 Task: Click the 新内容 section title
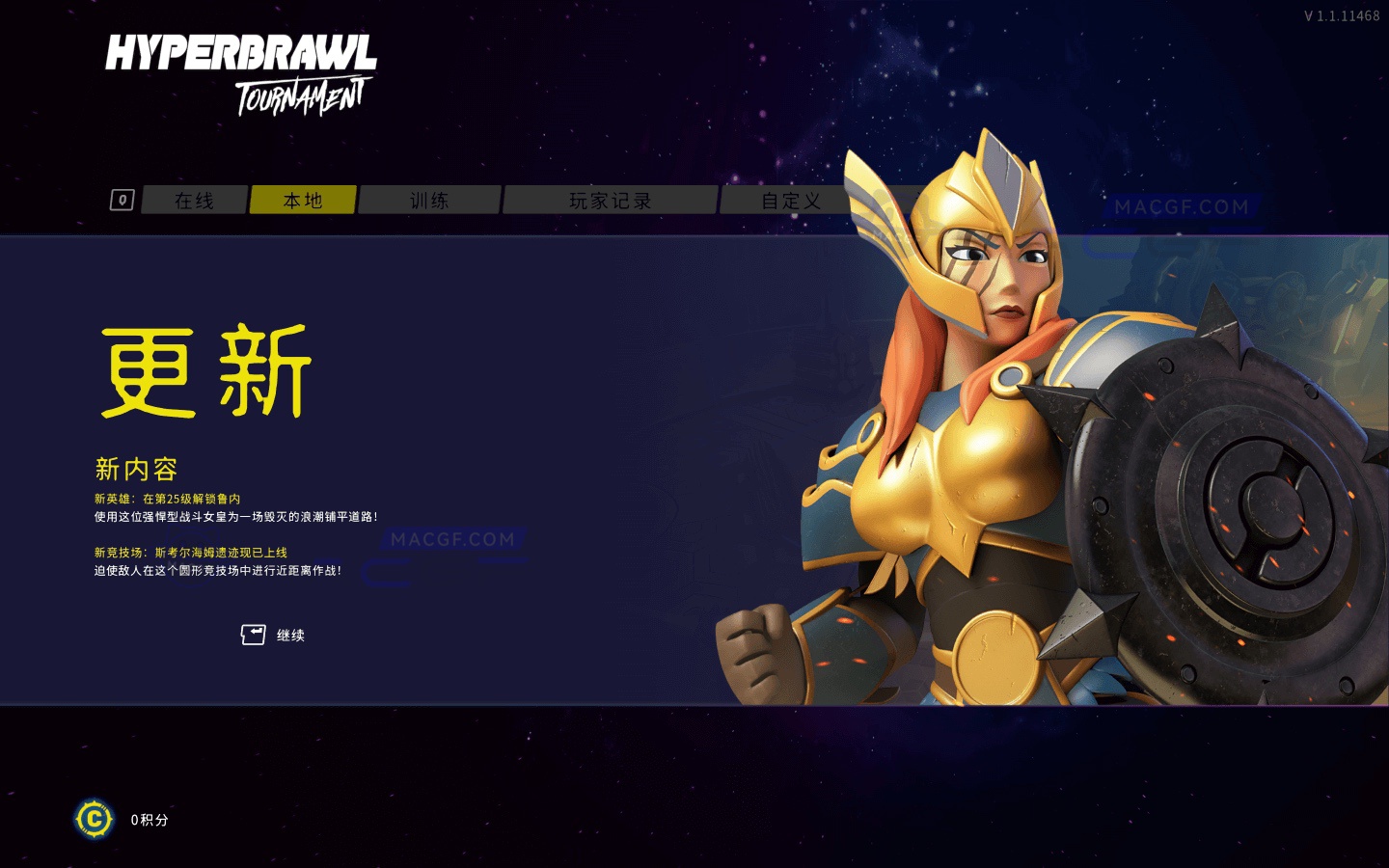pyautogui.click(x=138, y=468)
